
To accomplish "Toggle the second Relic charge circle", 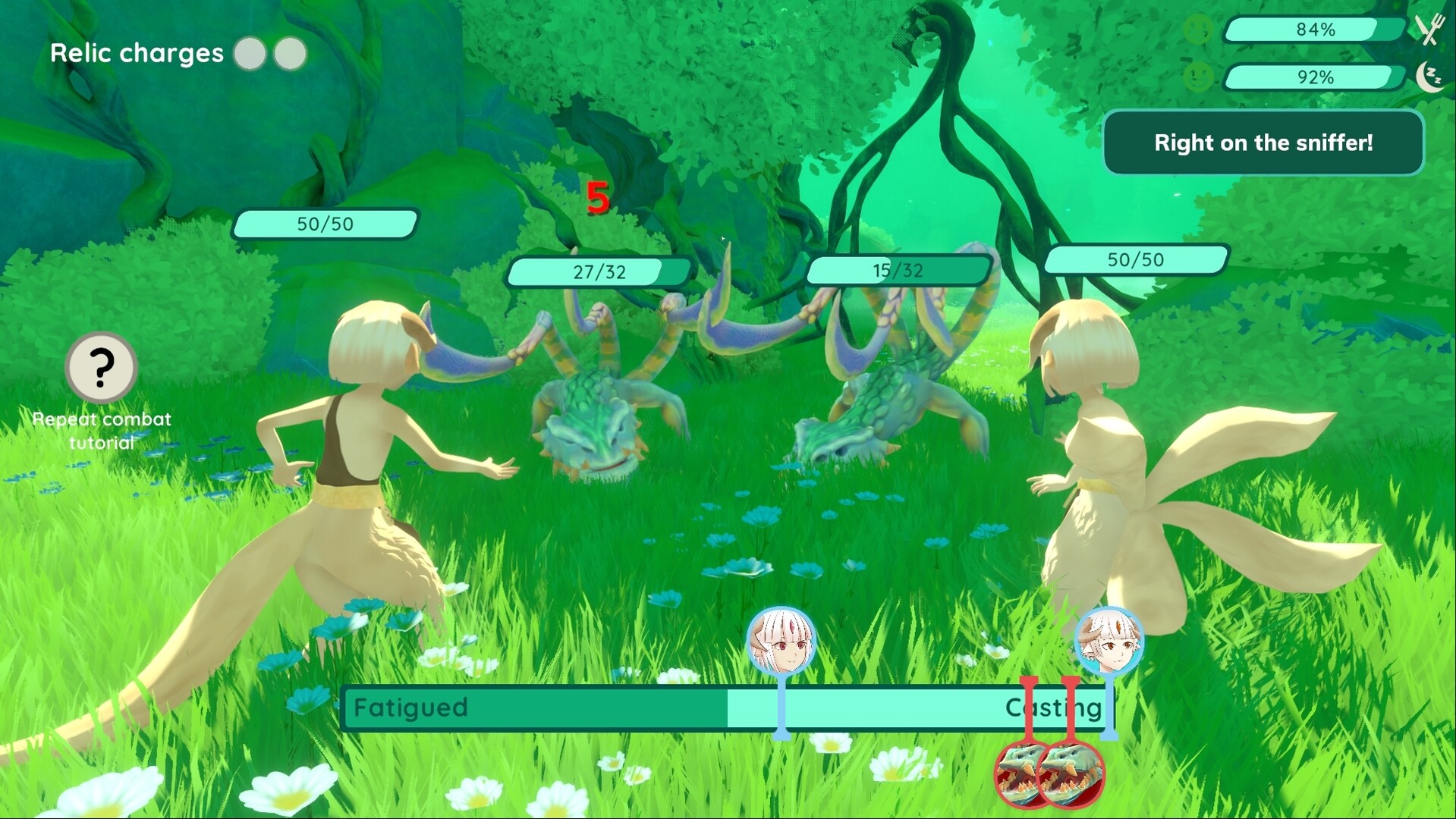I will 288,53.
